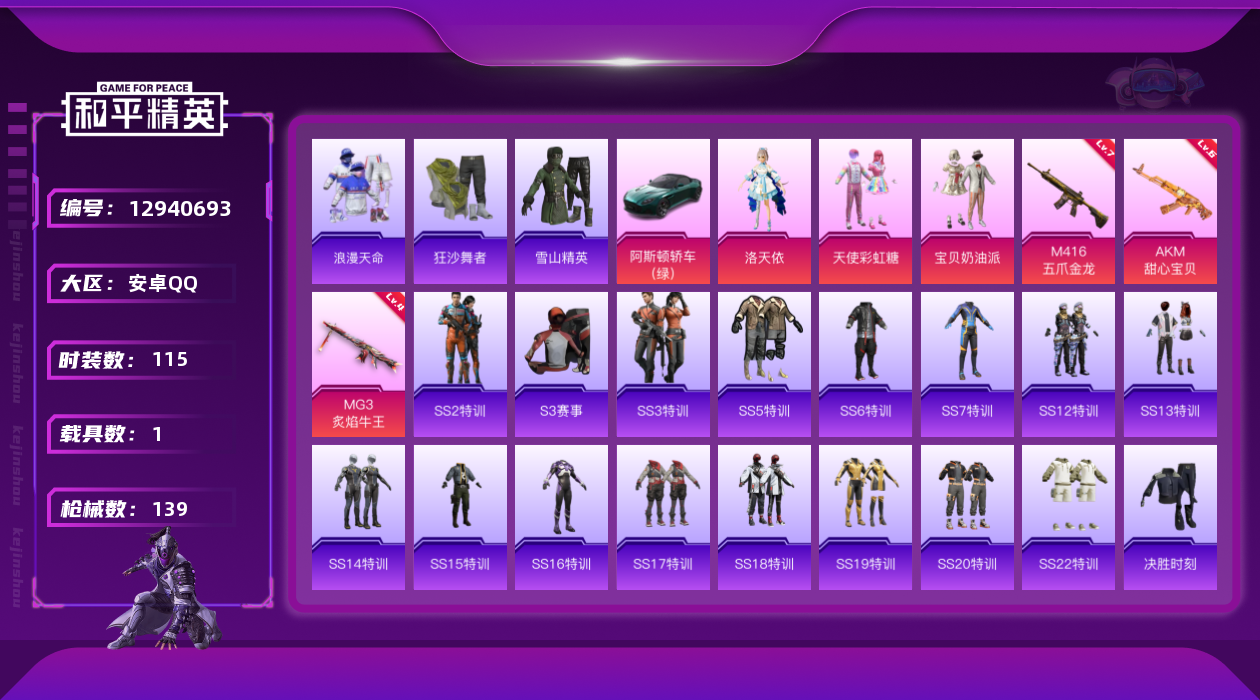Select the S3赛事 outfit card
Image resolution: width=1260 pixels, height=700 pixels.
pos(561,364)
